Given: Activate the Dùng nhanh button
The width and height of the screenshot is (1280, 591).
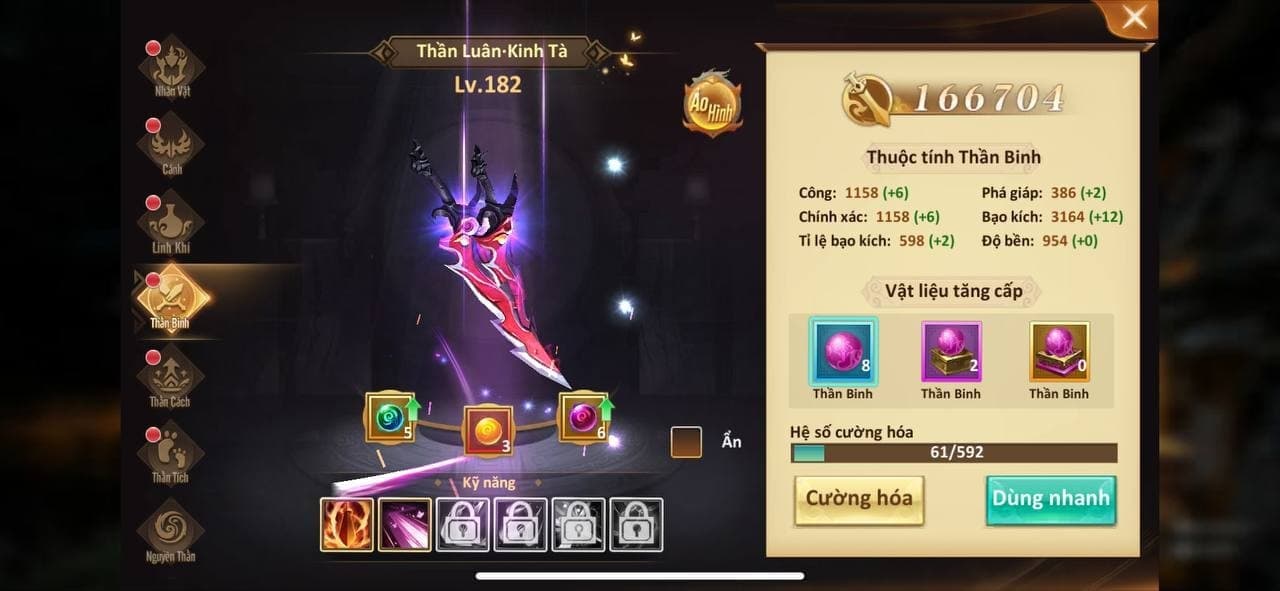Looking at the screenshot, I should pos(1050,499).
